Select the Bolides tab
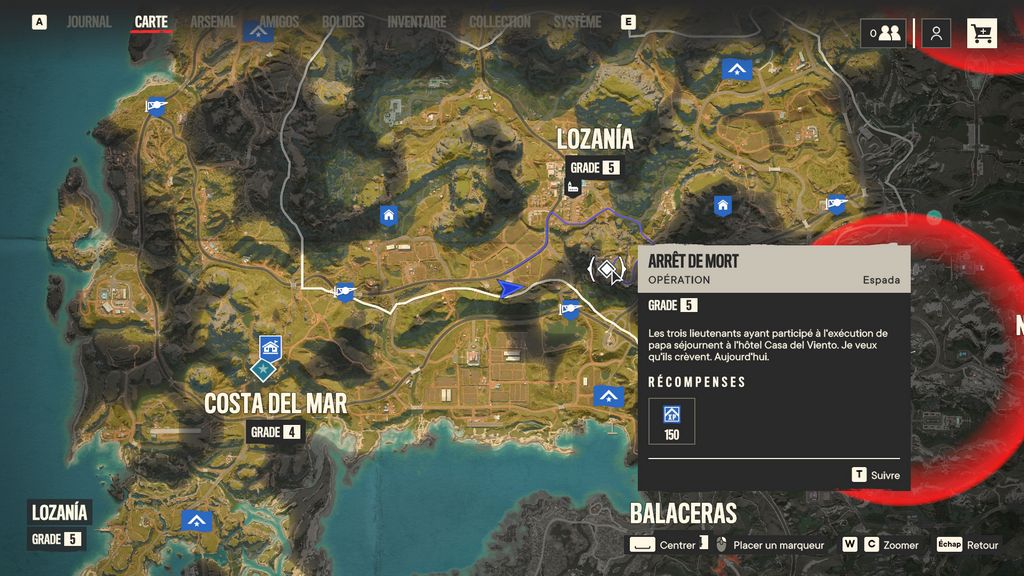This screenshot has height=576, width=1024. pyautogui.click(x=343, y=21)
